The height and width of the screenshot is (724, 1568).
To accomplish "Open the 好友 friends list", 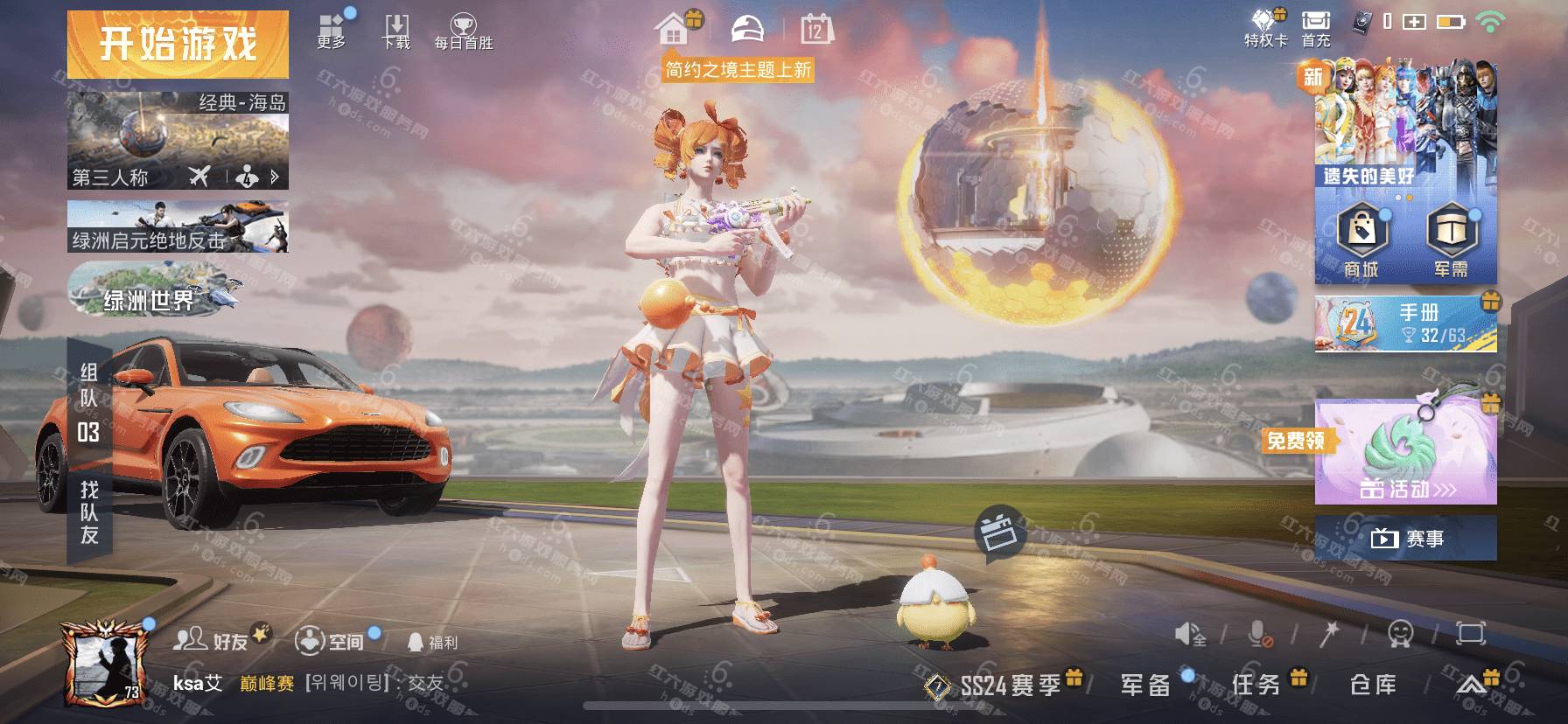I will (212, 641).
